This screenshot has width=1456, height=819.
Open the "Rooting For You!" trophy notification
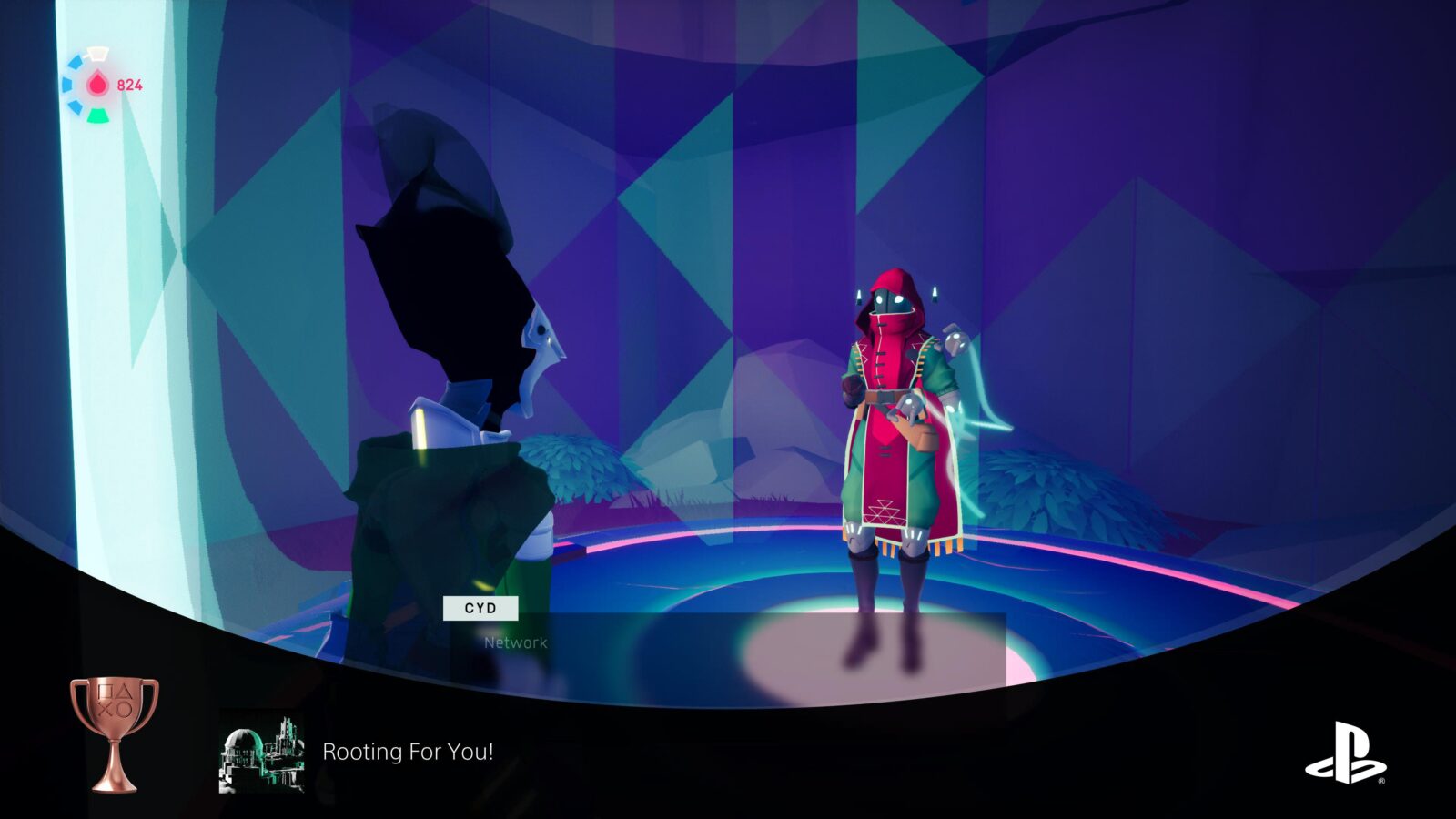408,752
